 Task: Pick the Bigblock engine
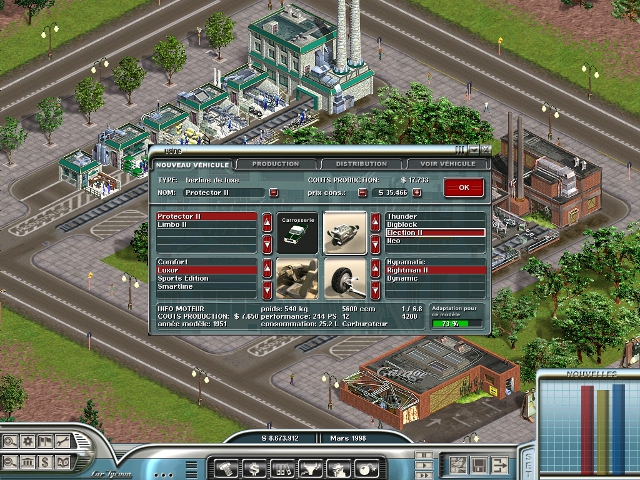(x=401, y=224)
